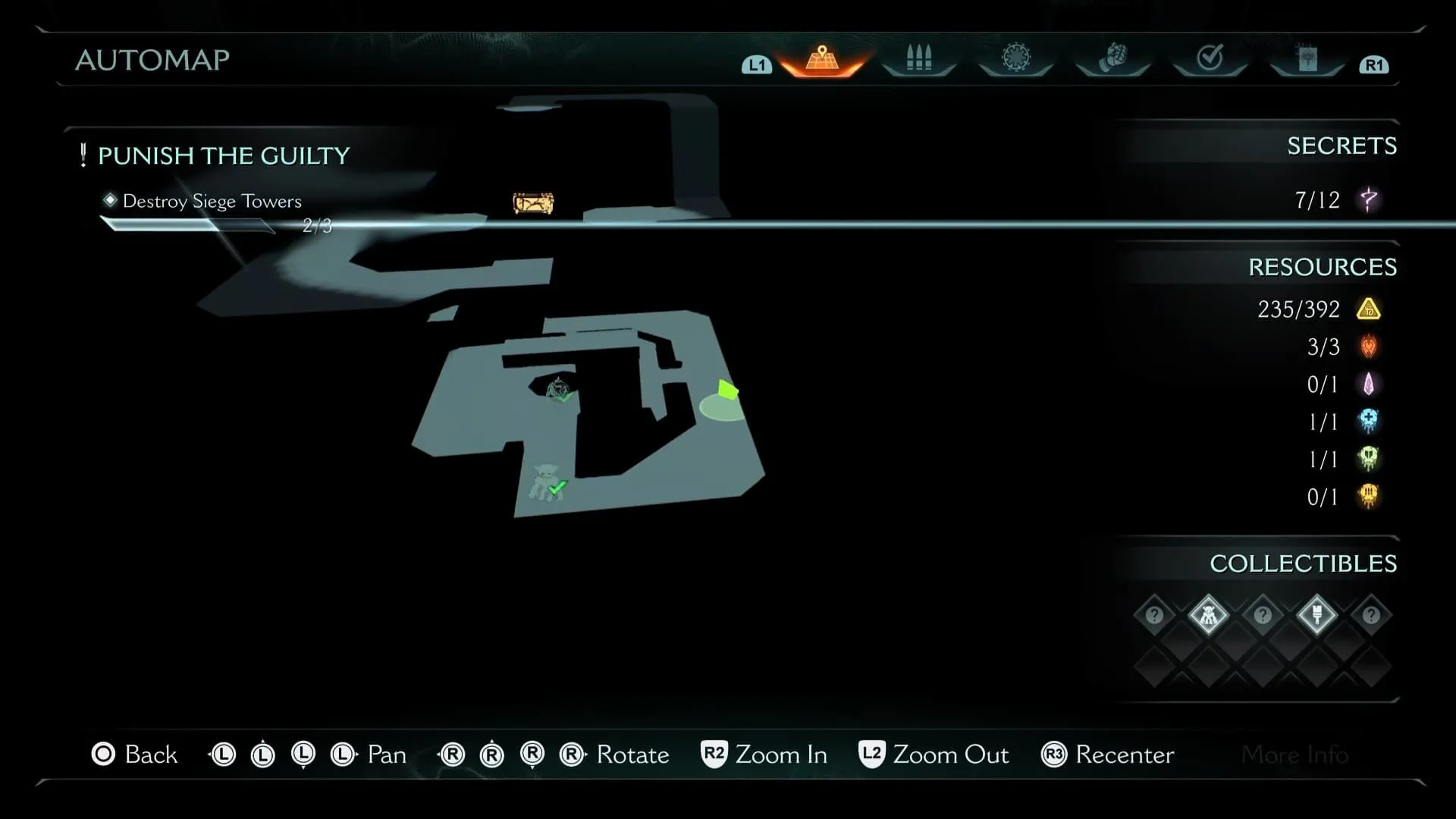Select the Automap tab with map pin icon

pyautogui.click(x=822, y=59)
